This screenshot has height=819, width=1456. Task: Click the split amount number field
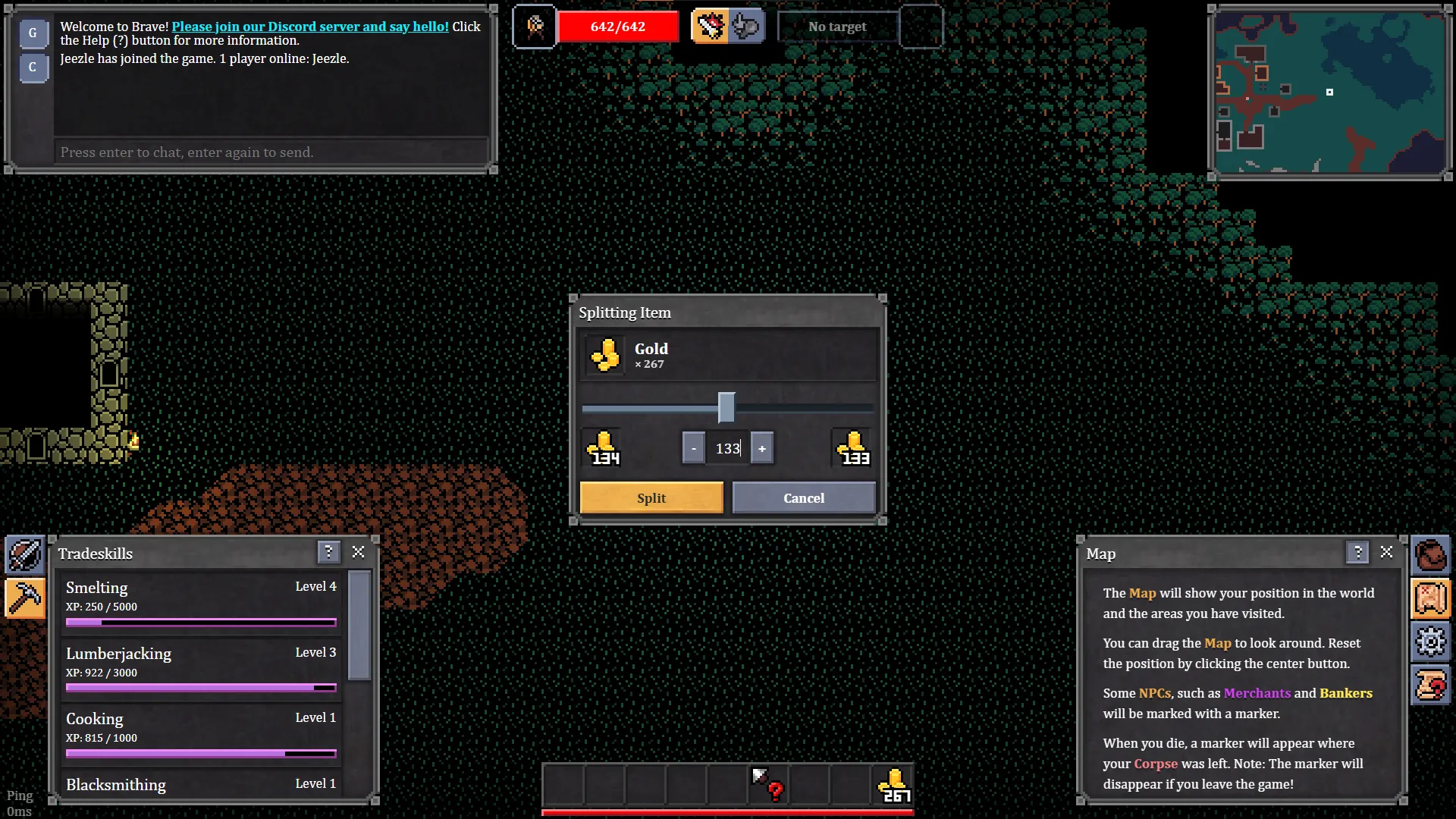tap(727, 448)
